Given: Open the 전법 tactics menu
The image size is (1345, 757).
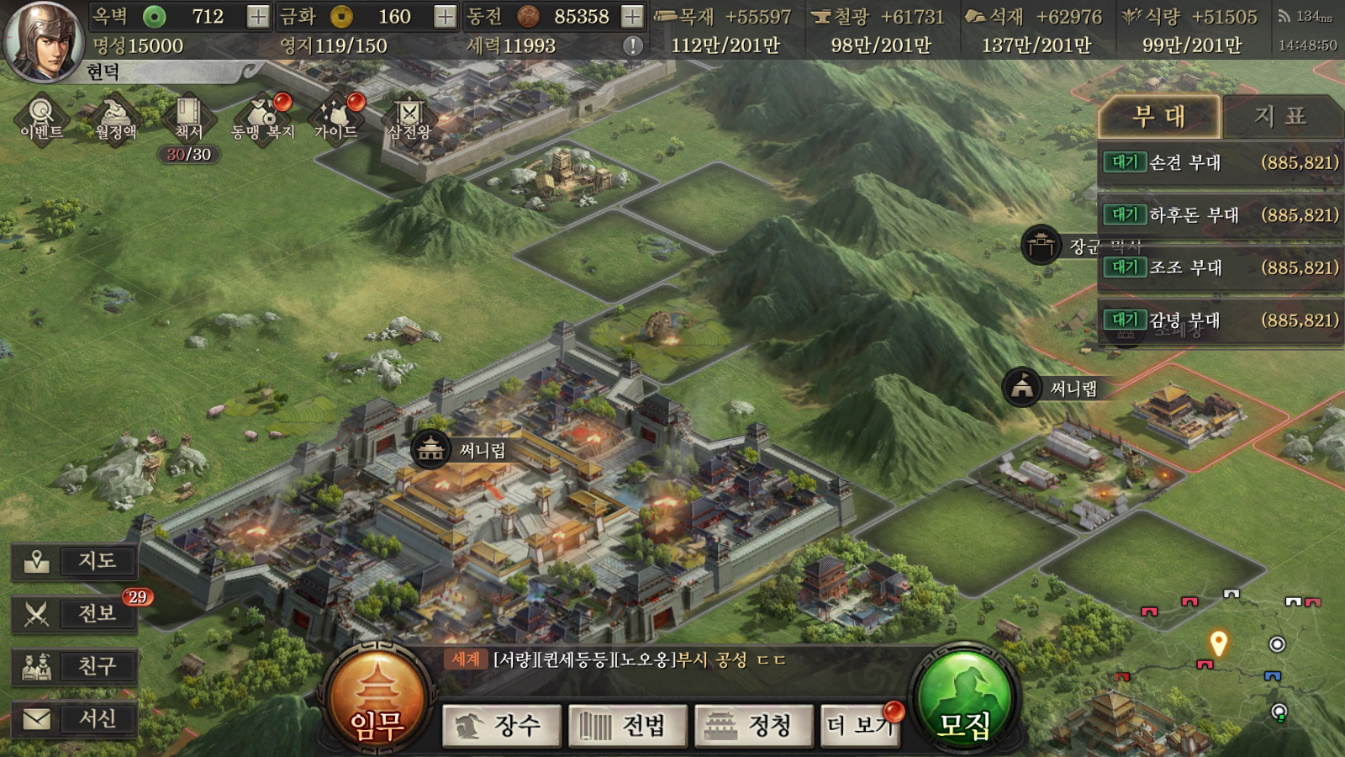Looking at the screenshot, I should pos(628,725).
